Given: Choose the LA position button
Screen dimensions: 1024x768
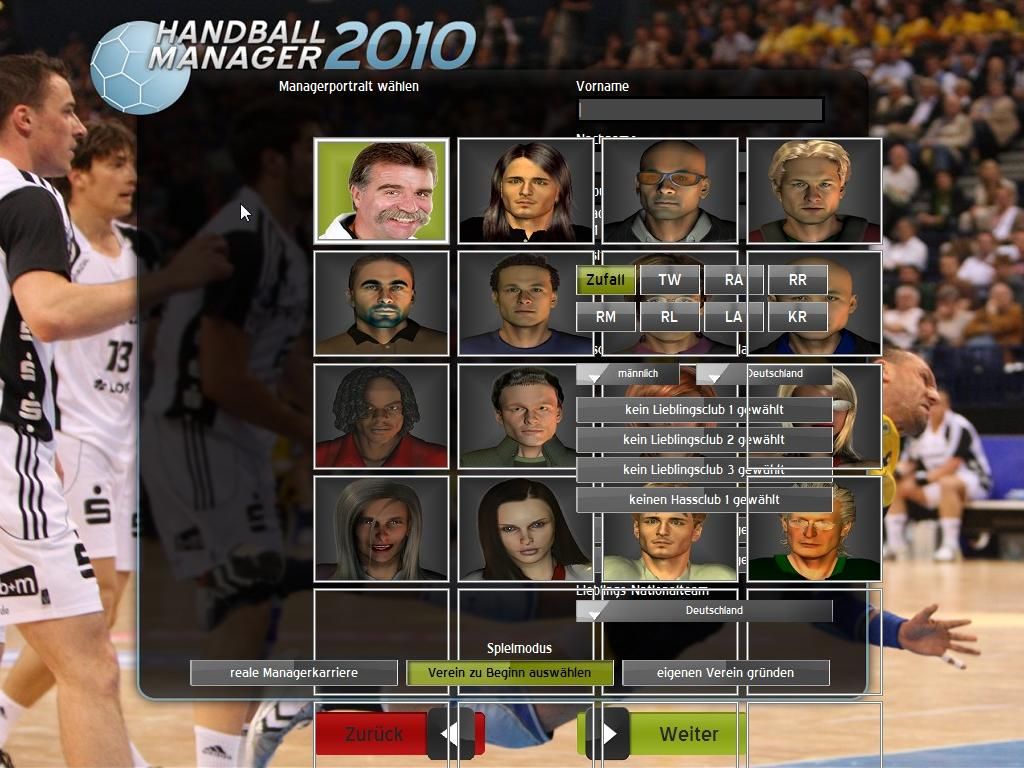Looking at the screenshot, I should [x=733, y=317].
